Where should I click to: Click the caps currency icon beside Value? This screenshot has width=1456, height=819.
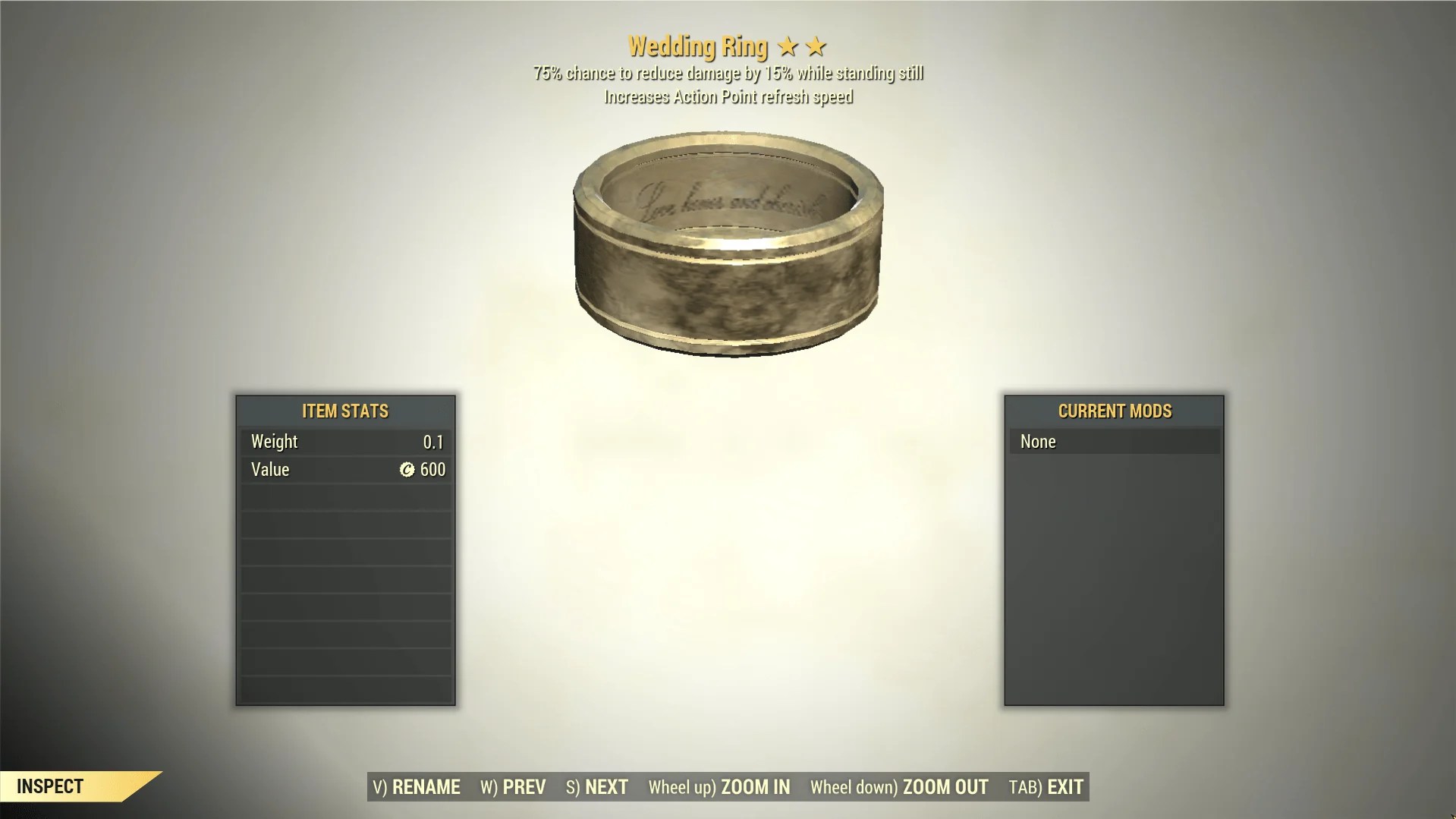(x=407, y=469)
